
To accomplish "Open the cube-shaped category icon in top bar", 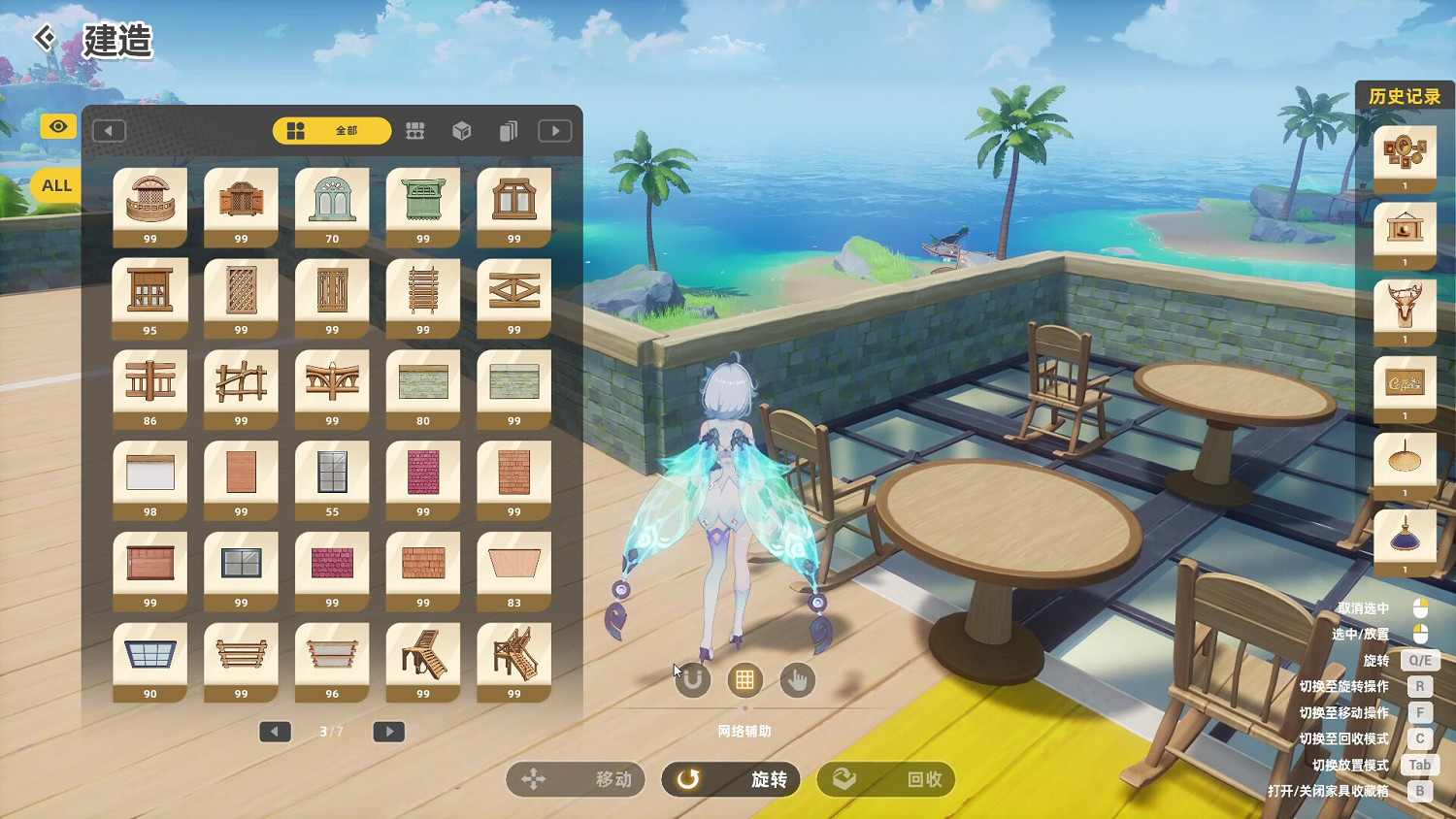I will point(461,130).
